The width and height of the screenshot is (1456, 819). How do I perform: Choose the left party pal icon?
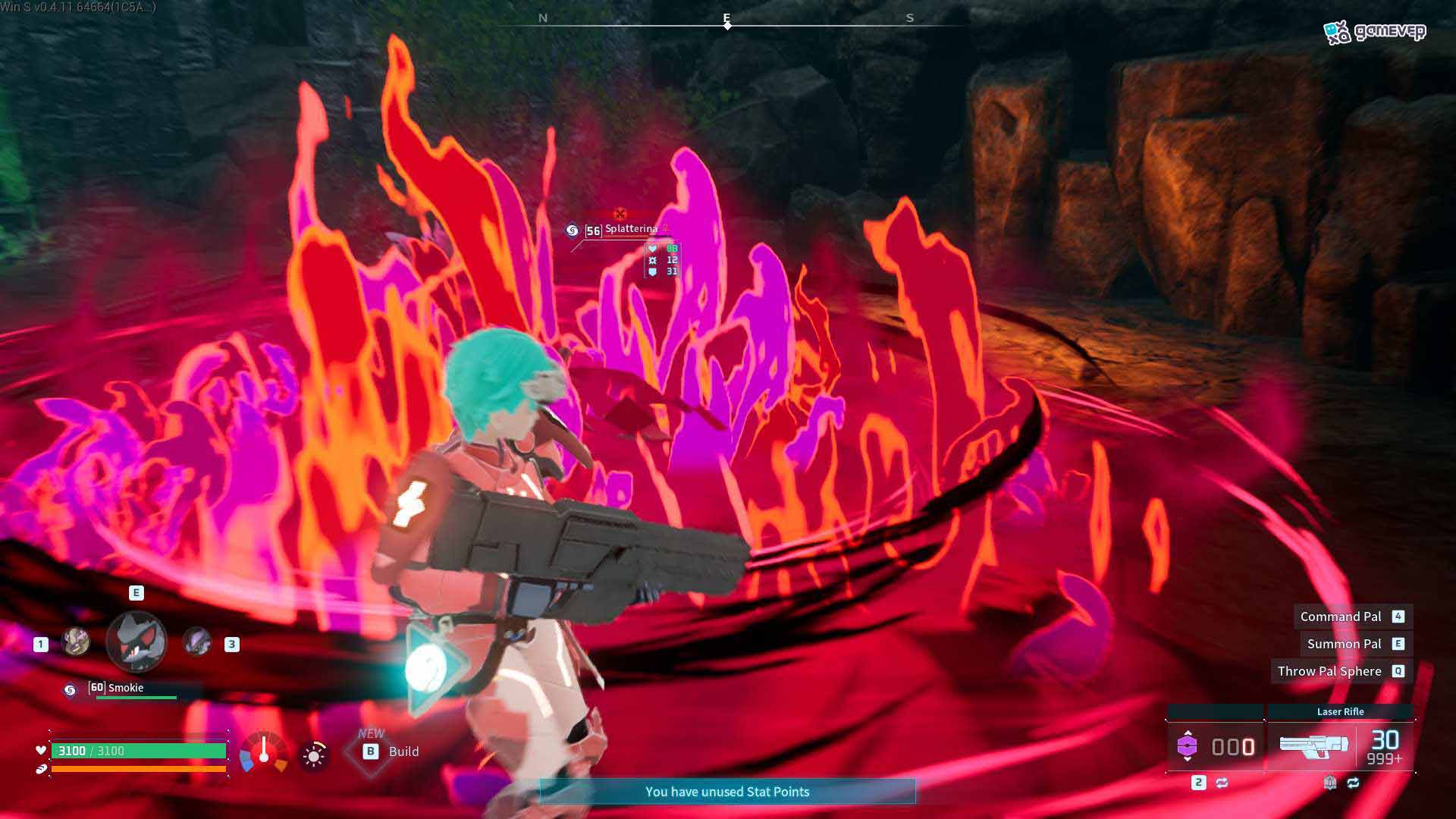pos(75,642)
